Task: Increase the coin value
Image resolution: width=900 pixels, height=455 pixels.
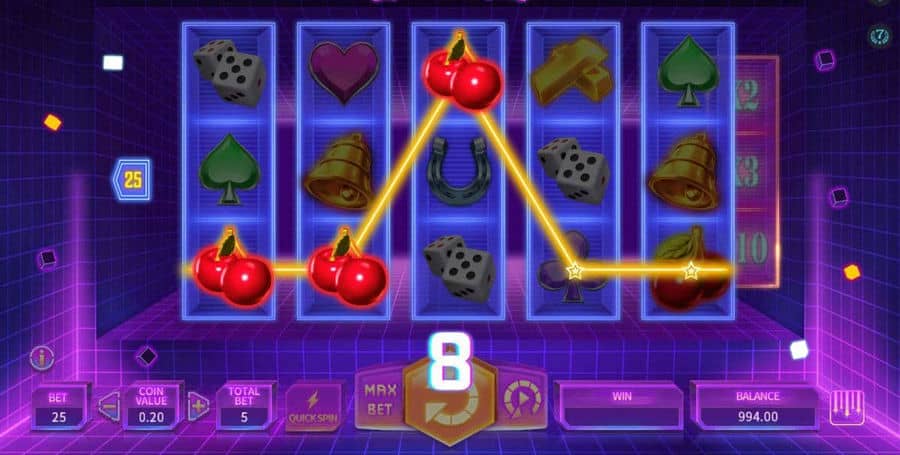Action: tap(199, 405)
